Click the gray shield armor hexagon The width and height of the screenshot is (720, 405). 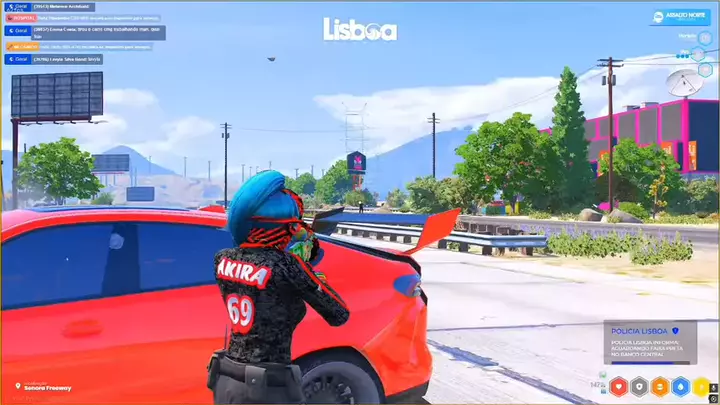[x=639, y=385]
